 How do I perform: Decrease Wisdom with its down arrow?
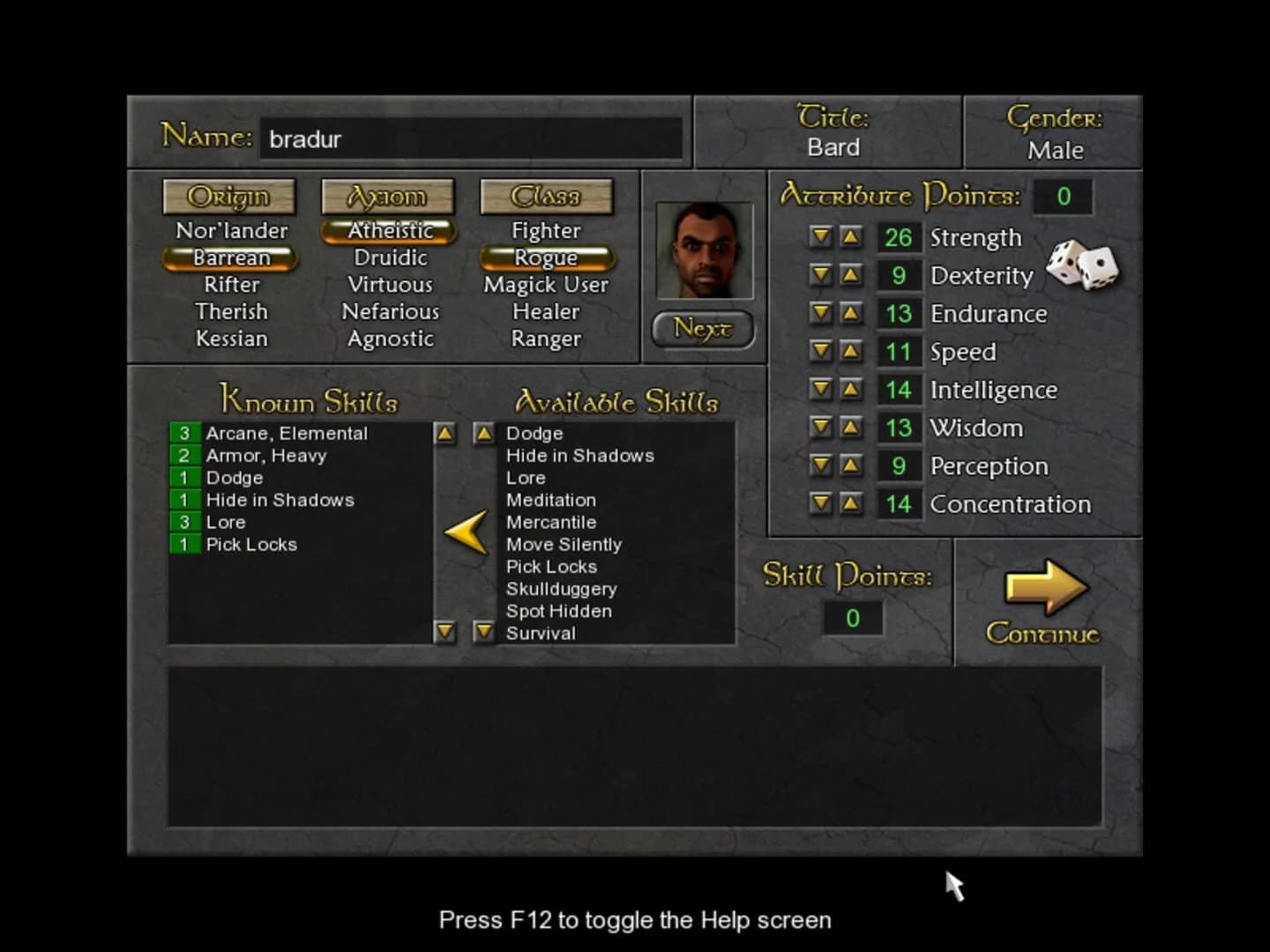[x=820, y=428]
